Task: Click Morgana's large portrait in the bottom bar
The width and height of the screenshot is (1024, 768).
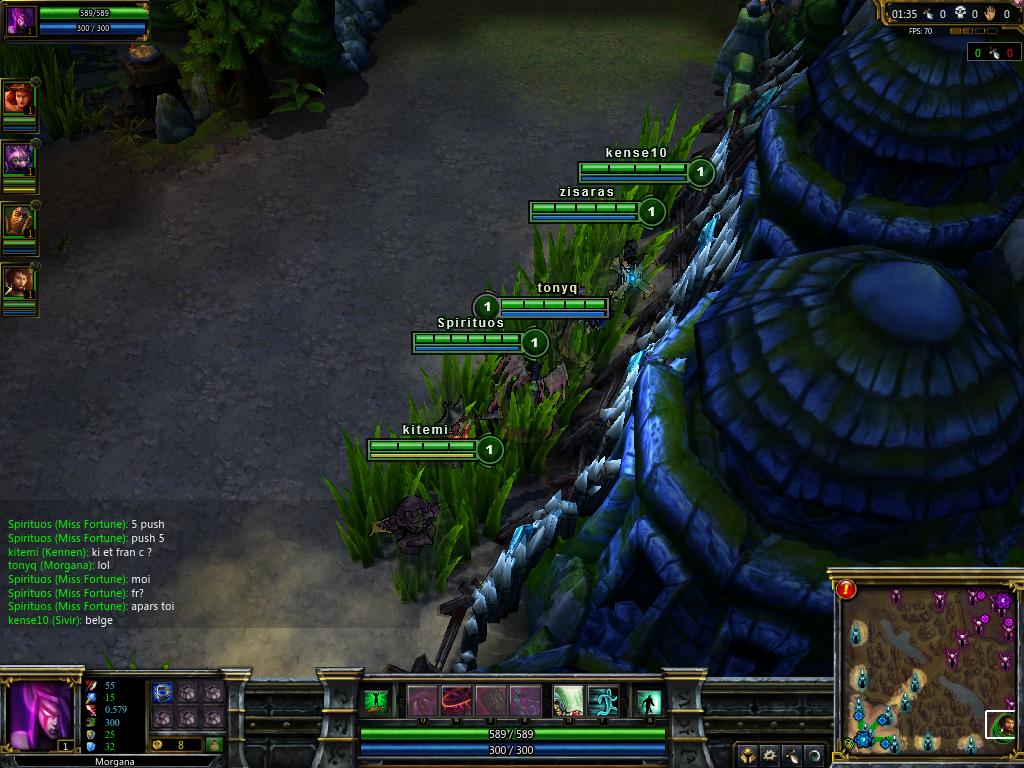Action: pos(41,716)
